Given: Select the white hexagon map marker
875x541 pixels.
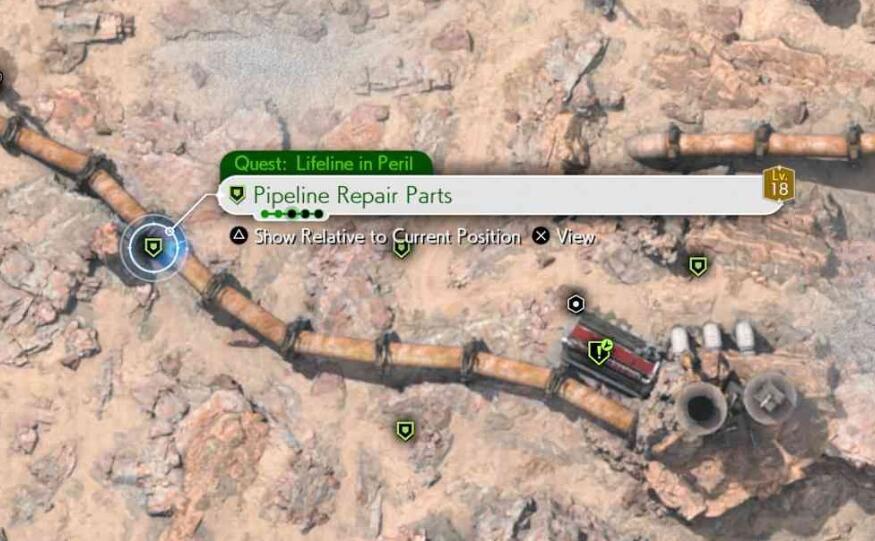Looking at the screenshot, I should point(576,304).
